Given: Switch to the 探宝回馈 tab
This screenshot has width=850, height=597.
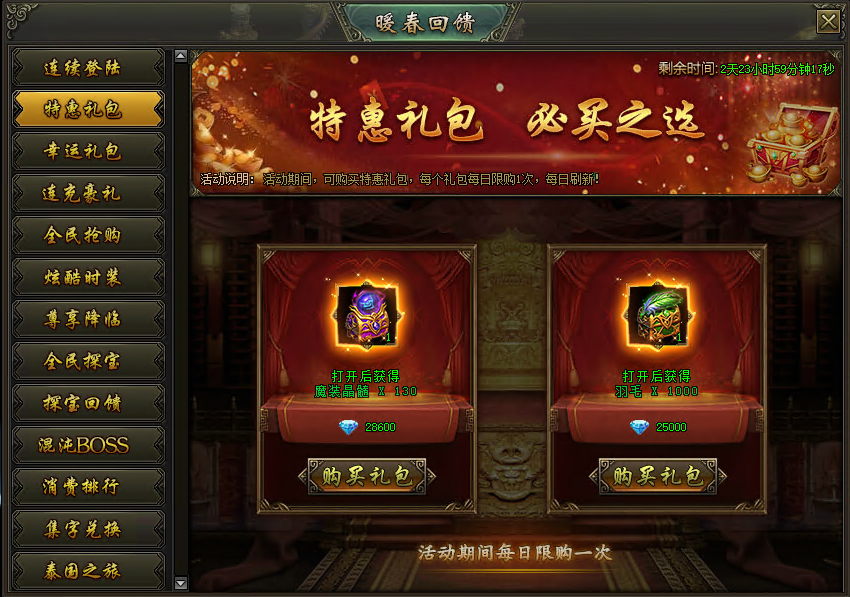Looking at the screenshot, I should 88,403.
